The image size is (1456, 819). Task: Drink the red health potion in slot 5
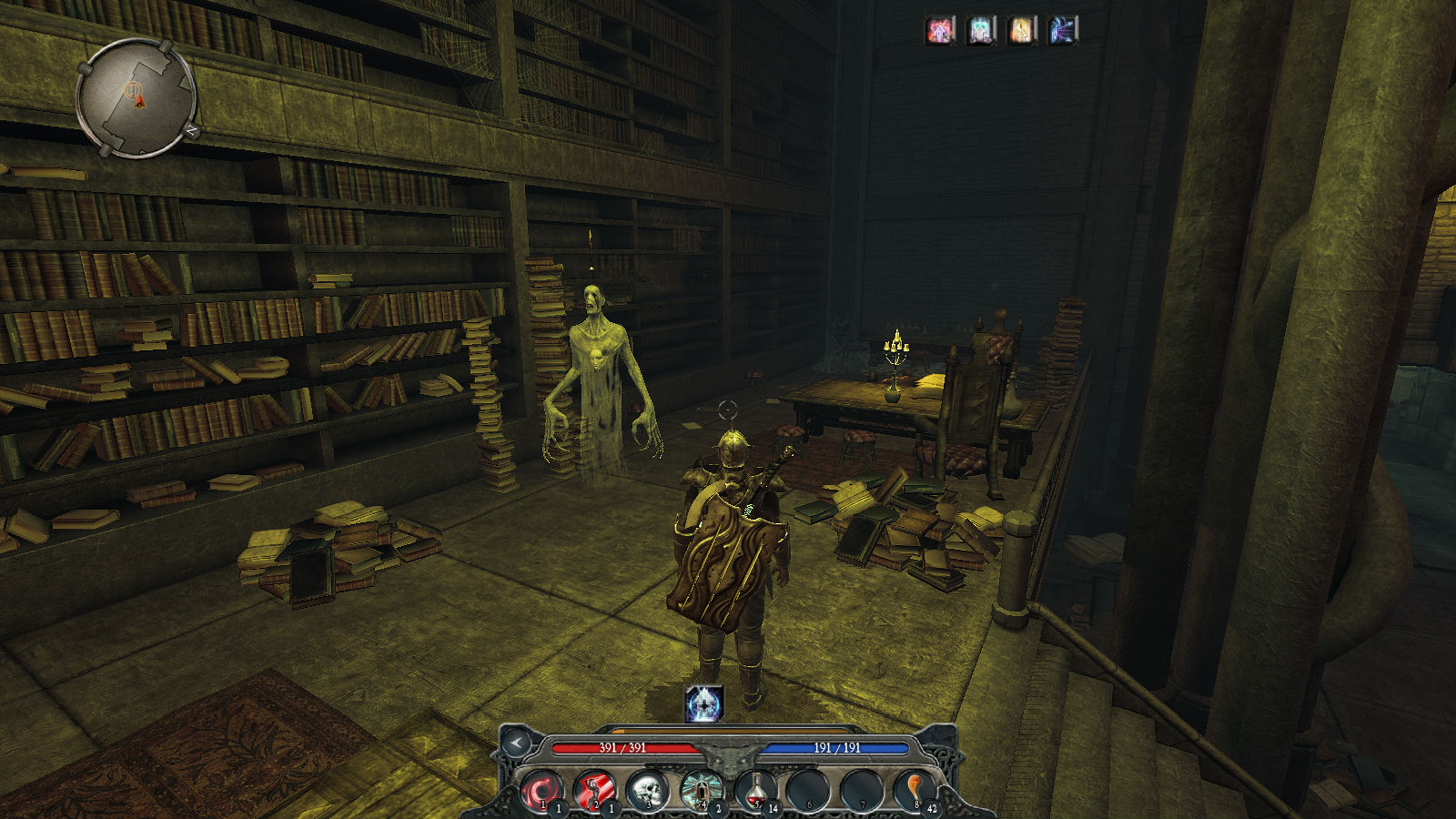click(x=754, y=789)
